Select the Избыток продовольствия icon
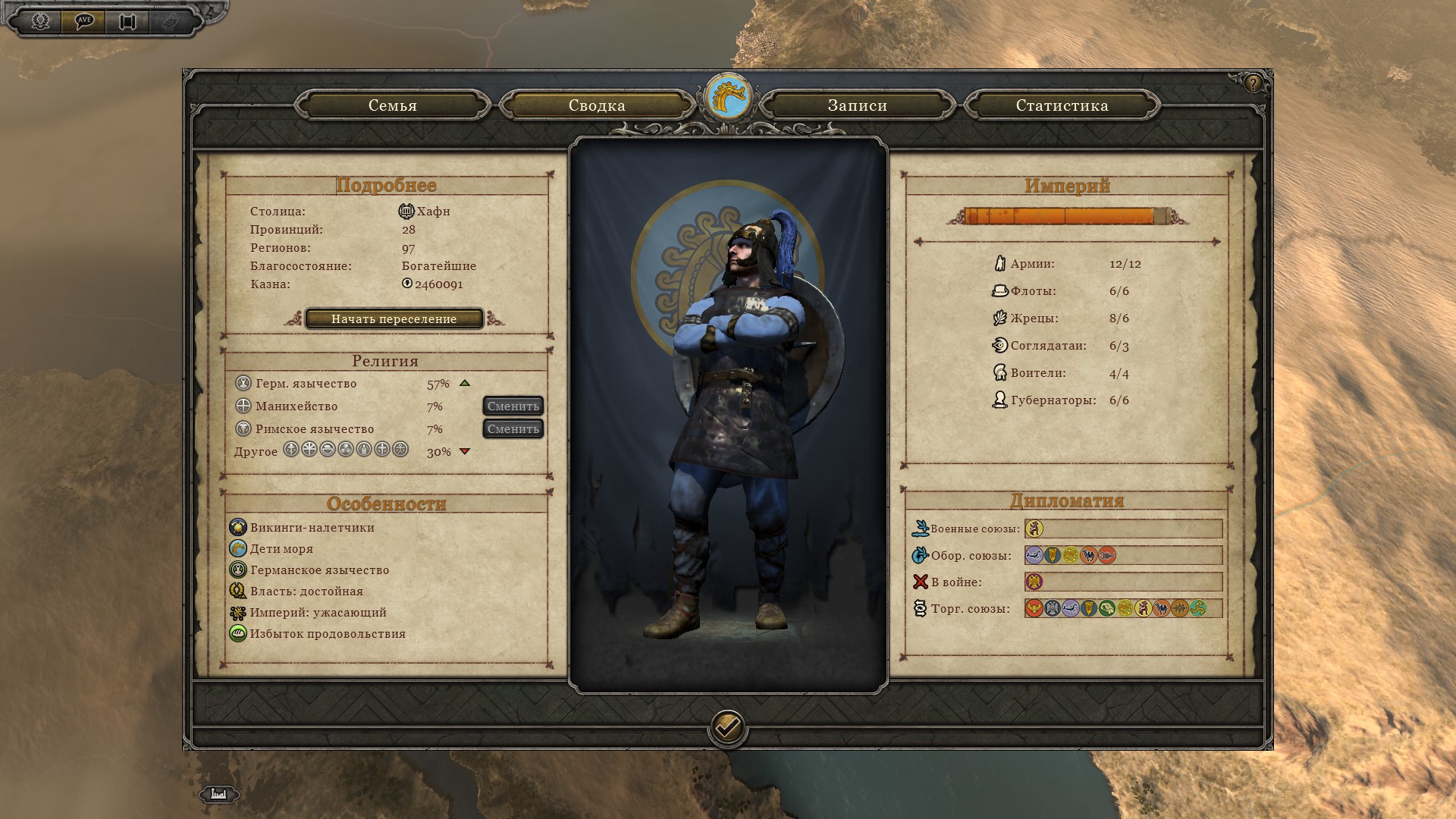1456x819 pixels. (238, 634)
